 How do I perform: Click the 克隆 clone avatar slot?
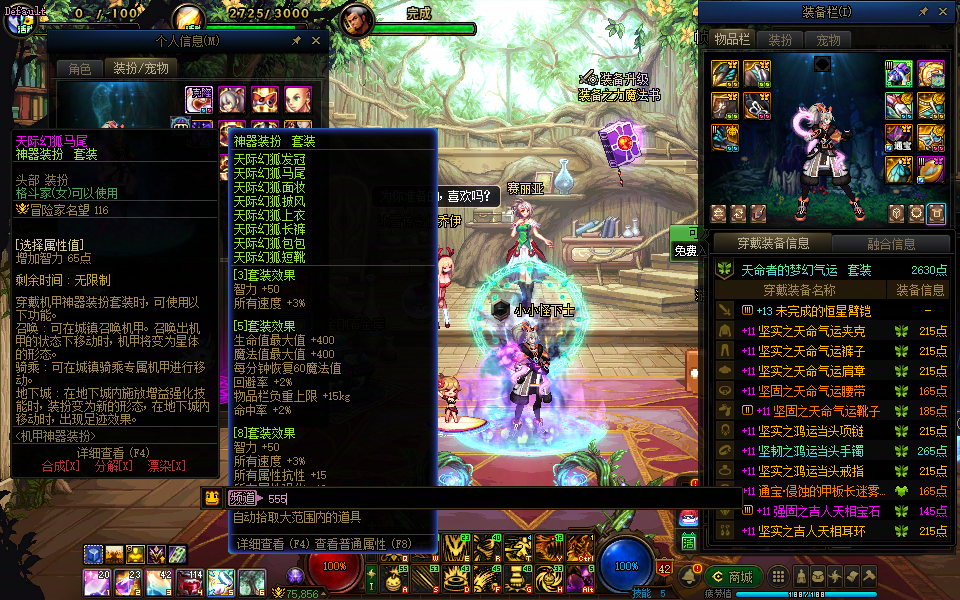coord(199,98)
